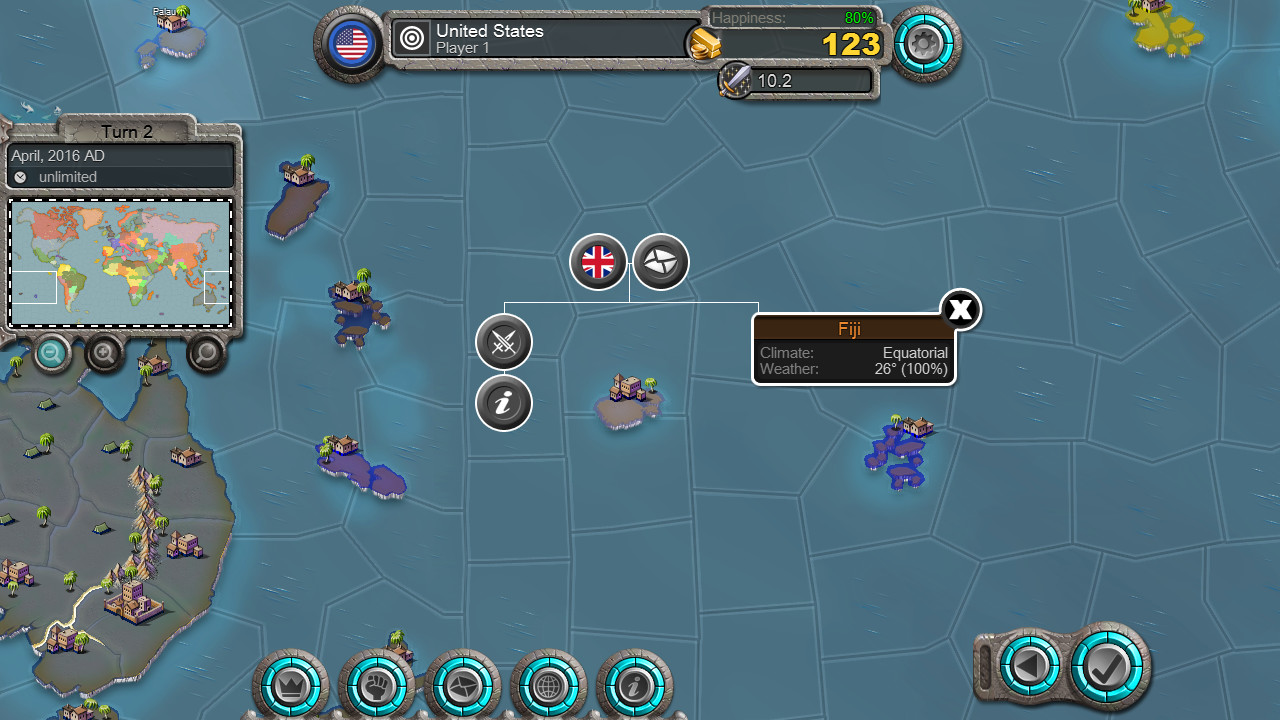Show territory info from the radial menu
1280x720 pixels.
point(504,403)
